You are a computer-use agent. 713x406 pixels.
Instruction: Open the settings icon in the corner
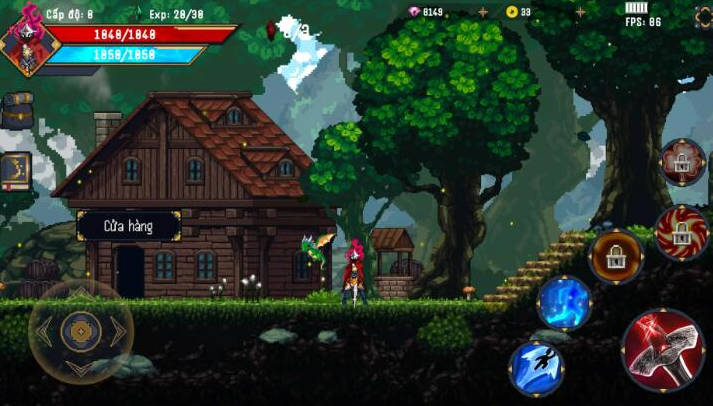click(703, 17)
